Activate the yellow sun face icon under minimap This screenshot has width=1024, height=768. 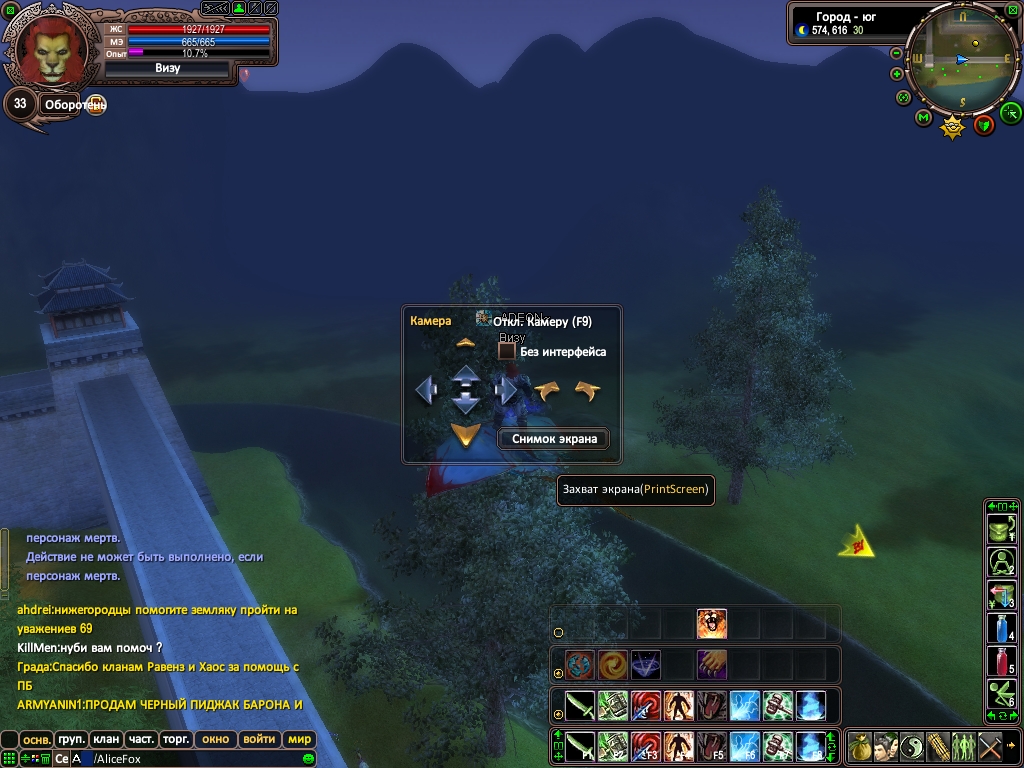pos(954,126)
